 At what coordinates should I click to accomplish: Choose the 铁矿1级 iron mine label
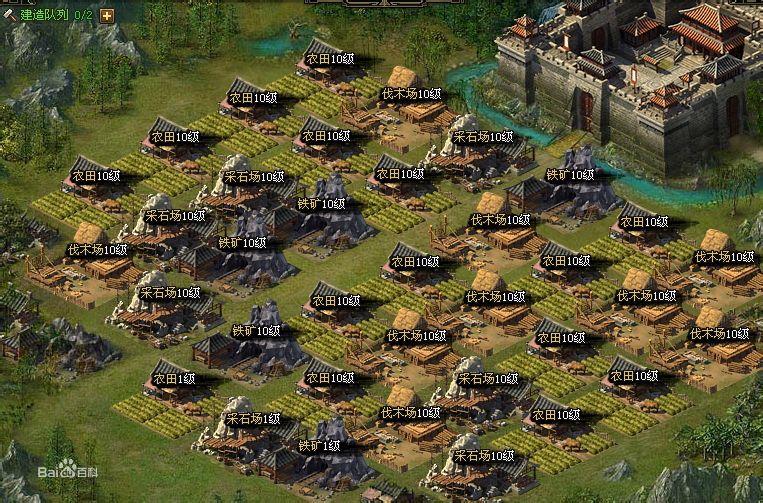tap(319, 445)
